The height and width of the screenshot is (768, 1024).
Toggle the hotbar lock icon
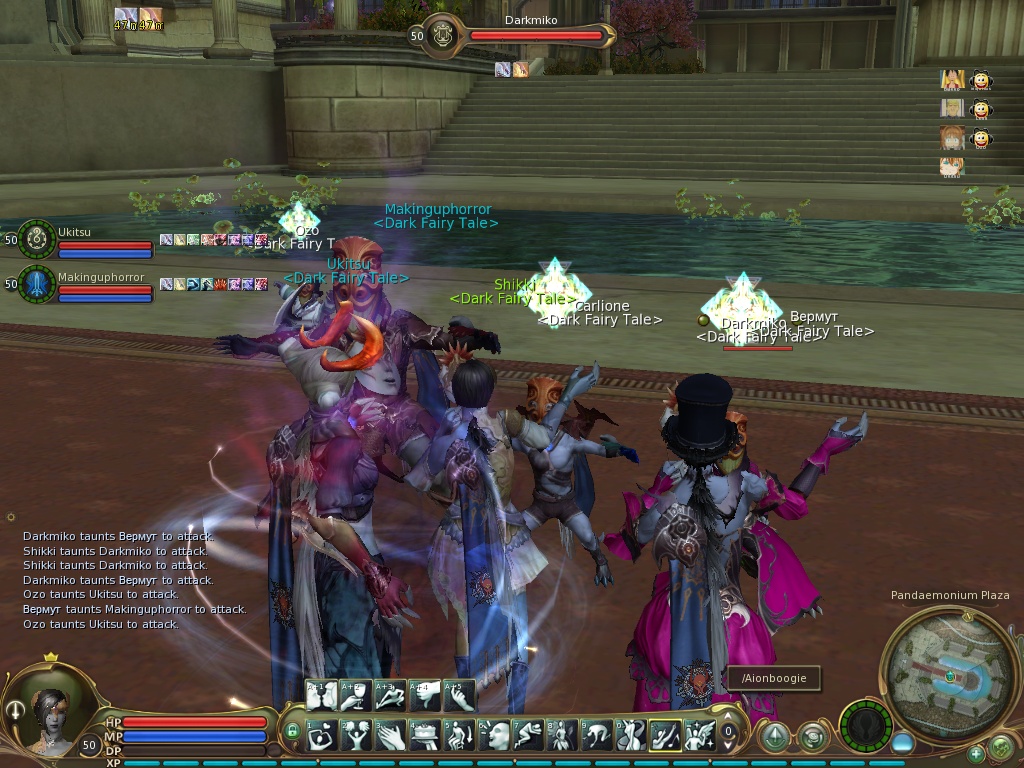(x=292, y=733)
